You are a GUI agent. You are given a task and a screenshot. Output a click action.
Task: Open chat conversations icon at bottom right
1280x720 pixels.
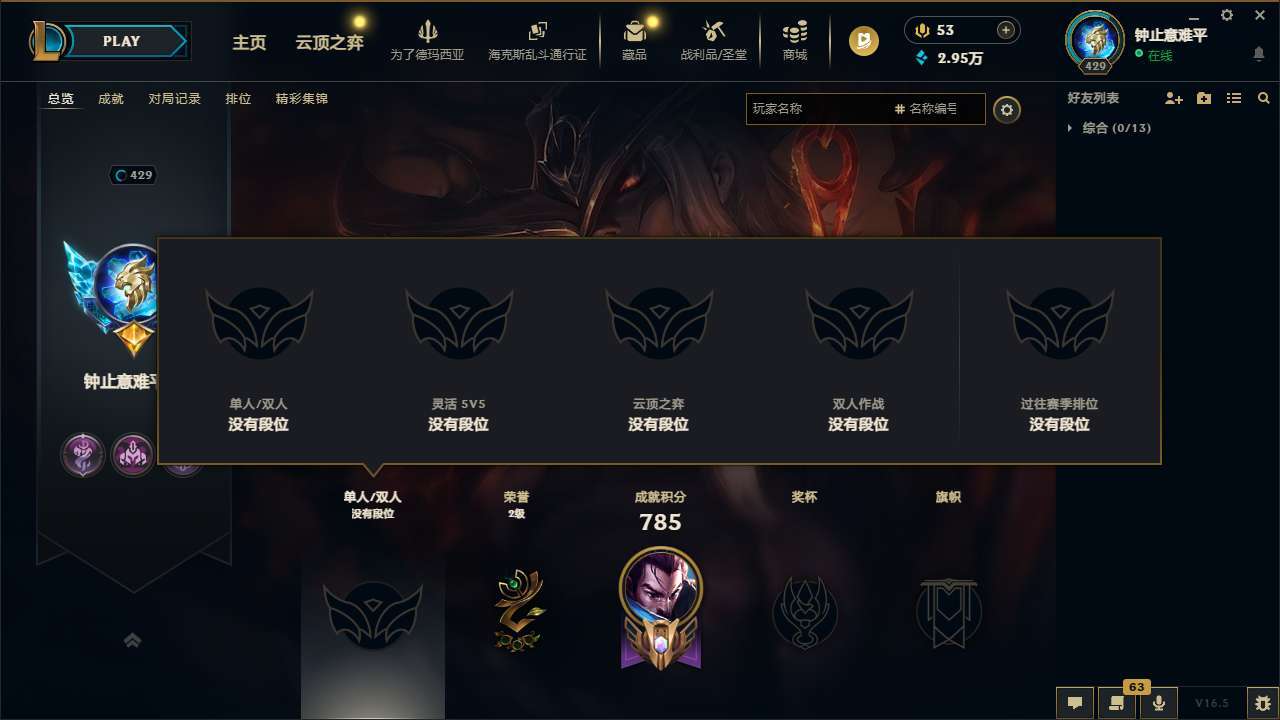(1074, 703)
